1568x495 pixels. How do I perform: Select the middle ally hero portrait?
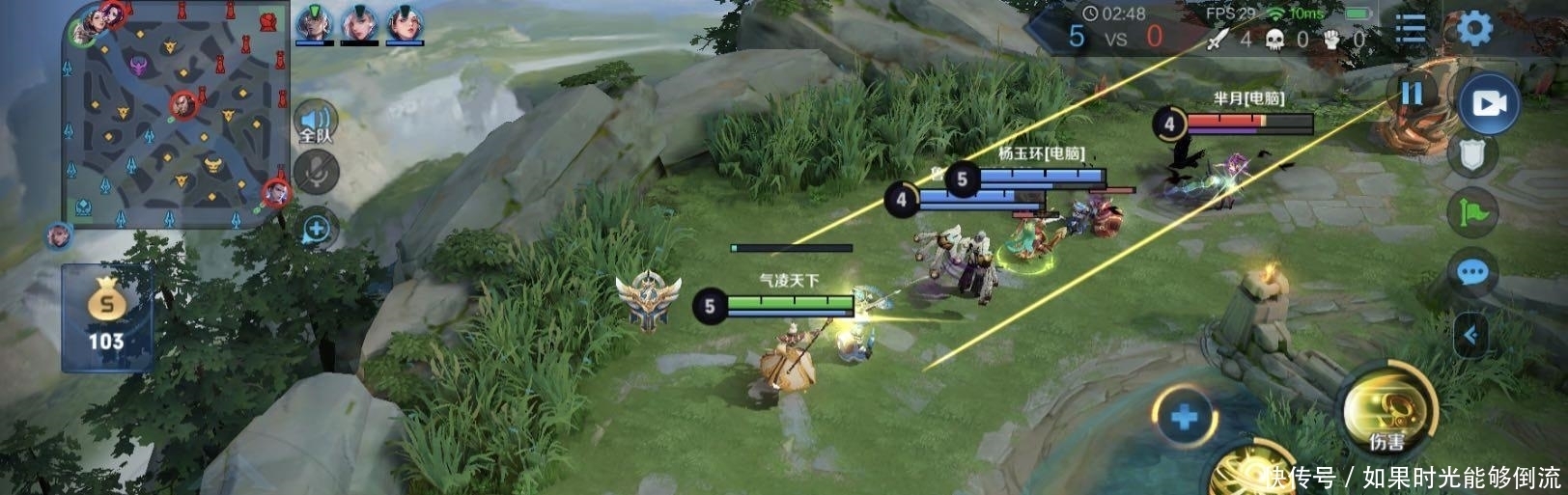coord(359,23)
